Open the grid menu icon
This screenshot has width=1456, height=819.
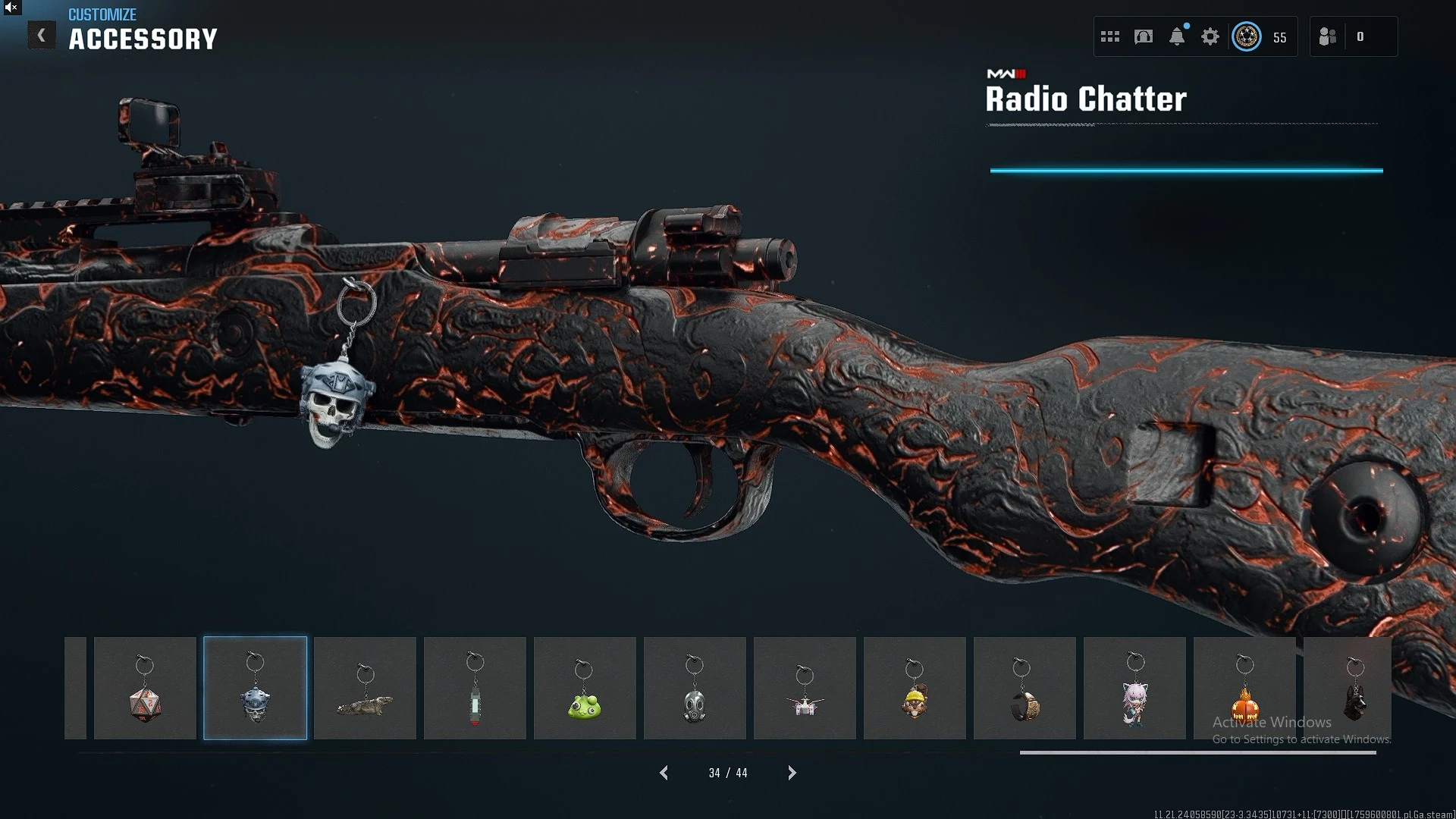point(1110,36)
